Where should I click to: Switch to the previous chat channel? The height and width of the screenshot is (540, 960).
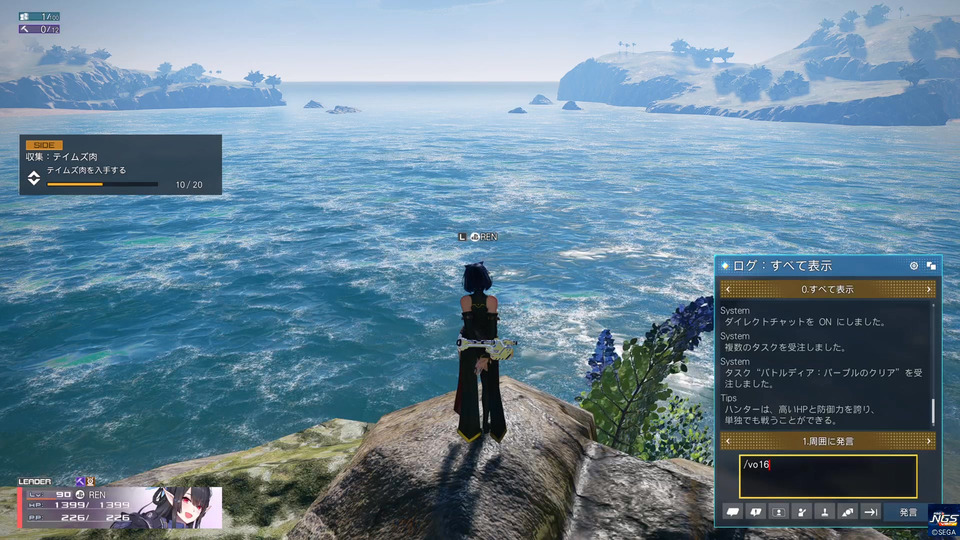727,441
